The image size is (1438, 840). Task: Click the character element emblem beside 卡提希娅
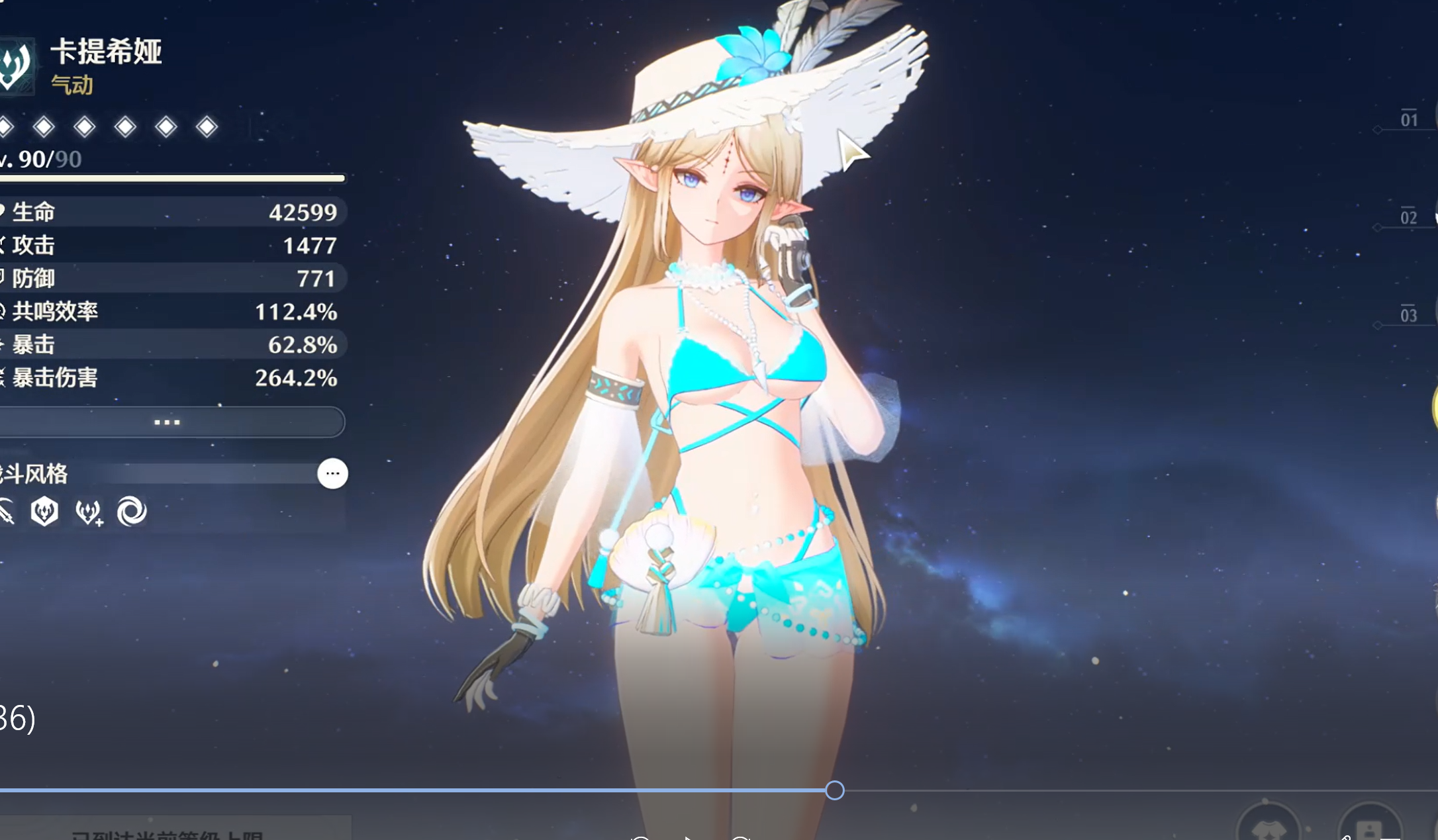coord(15,65)
